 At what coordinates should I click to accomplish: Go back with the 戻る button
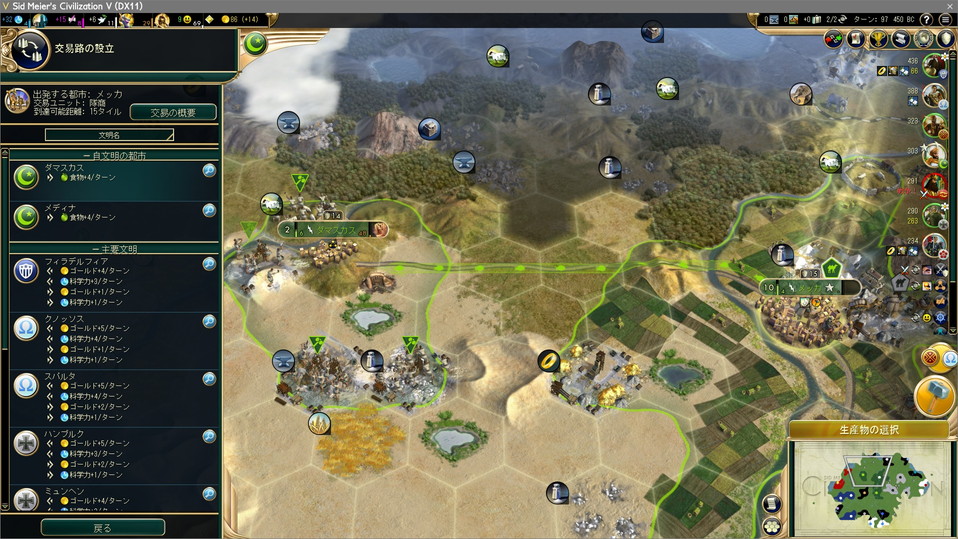tap(102, 527)
